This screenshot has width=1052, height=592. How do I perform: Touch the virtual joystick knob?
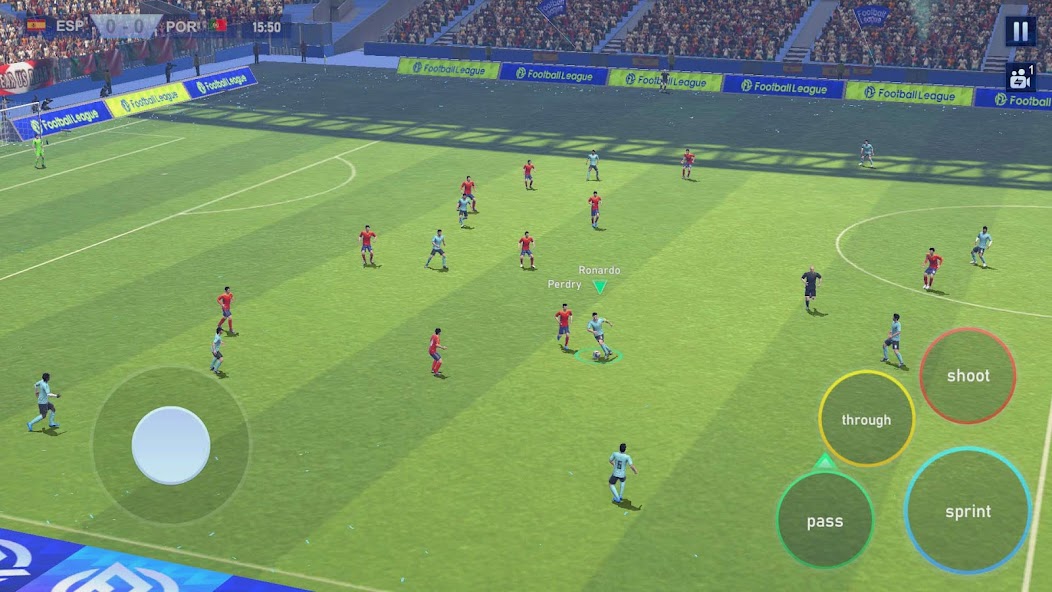[171, 445]
